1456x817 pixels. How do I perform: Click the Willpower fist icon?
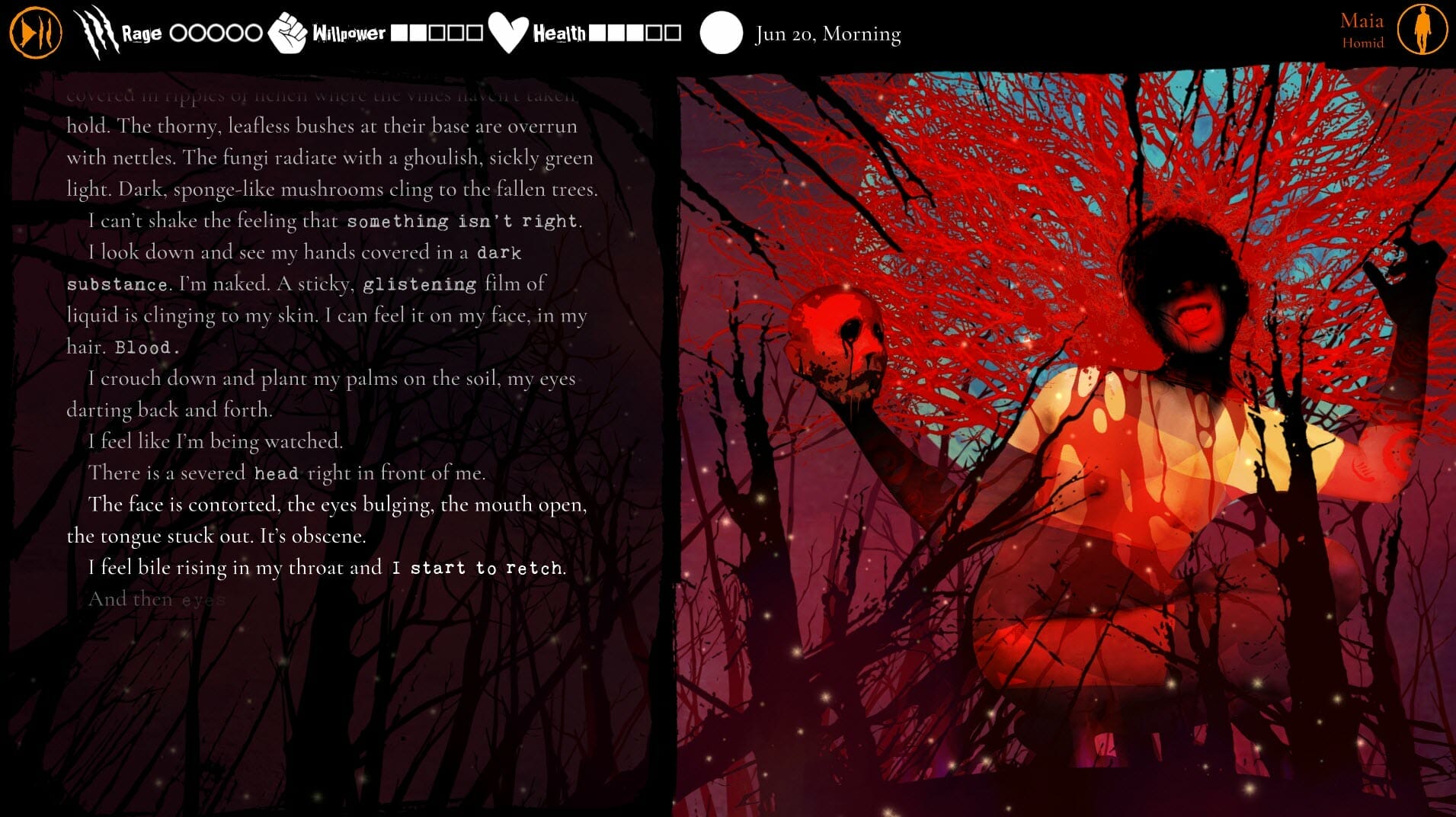(x=290, y=32)
